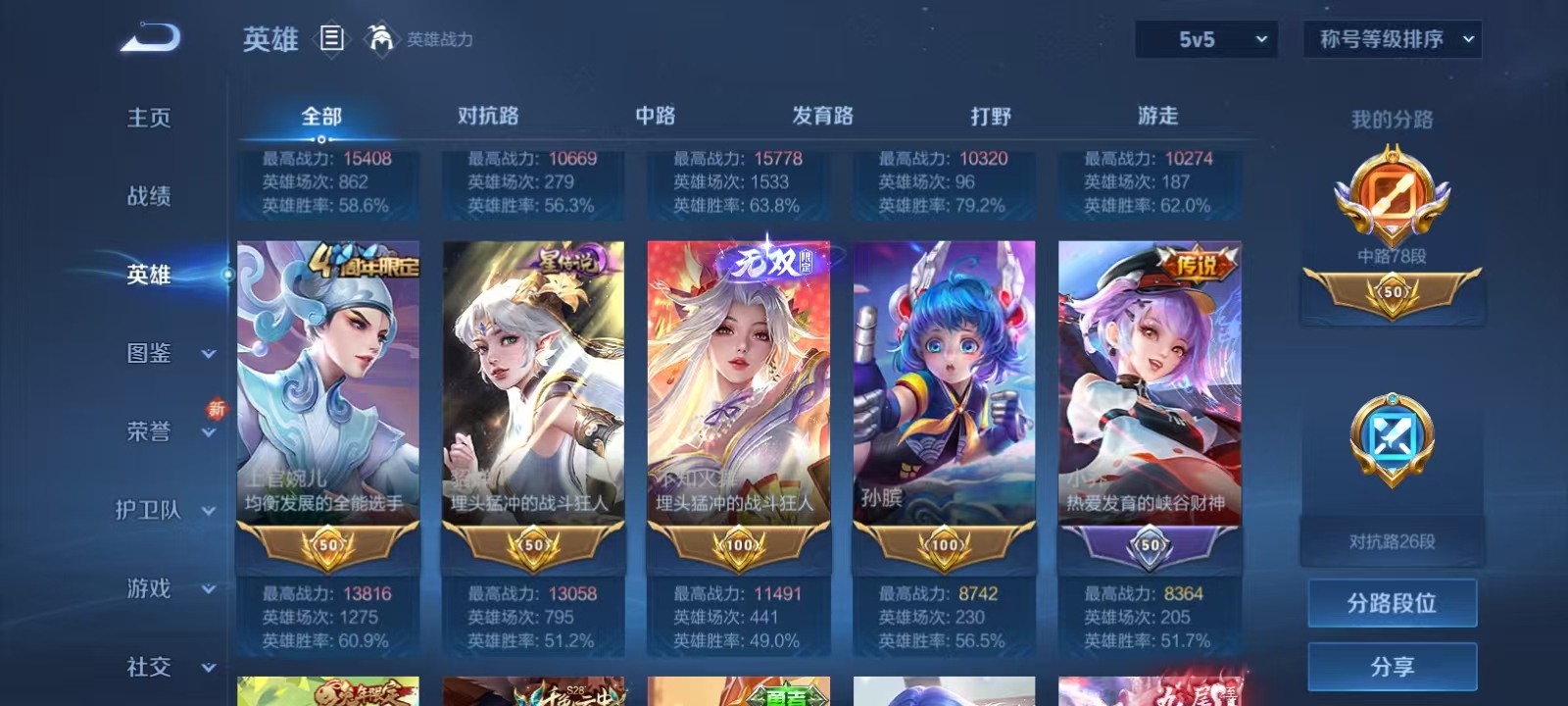
Task: Go to 主页 in the sidebar
Action: (x=149, y=118)
